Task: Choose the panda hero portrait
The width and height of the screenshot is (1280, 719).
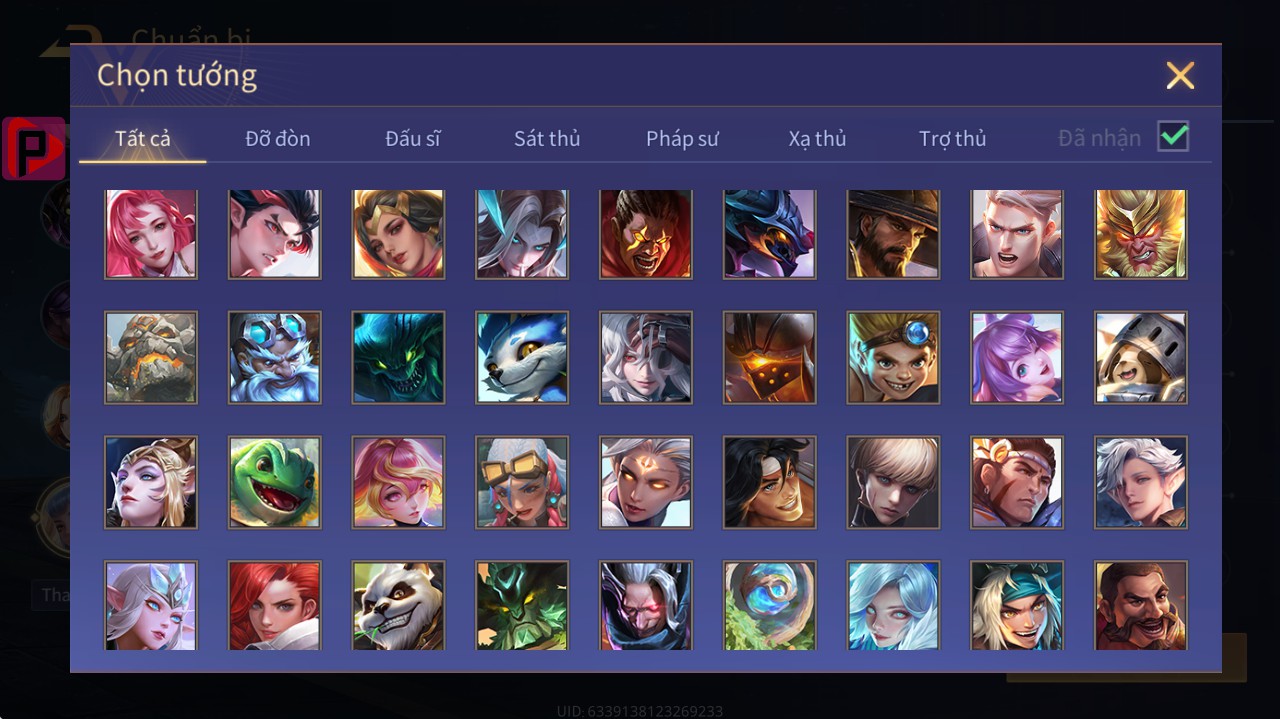Action: (398, 606)
